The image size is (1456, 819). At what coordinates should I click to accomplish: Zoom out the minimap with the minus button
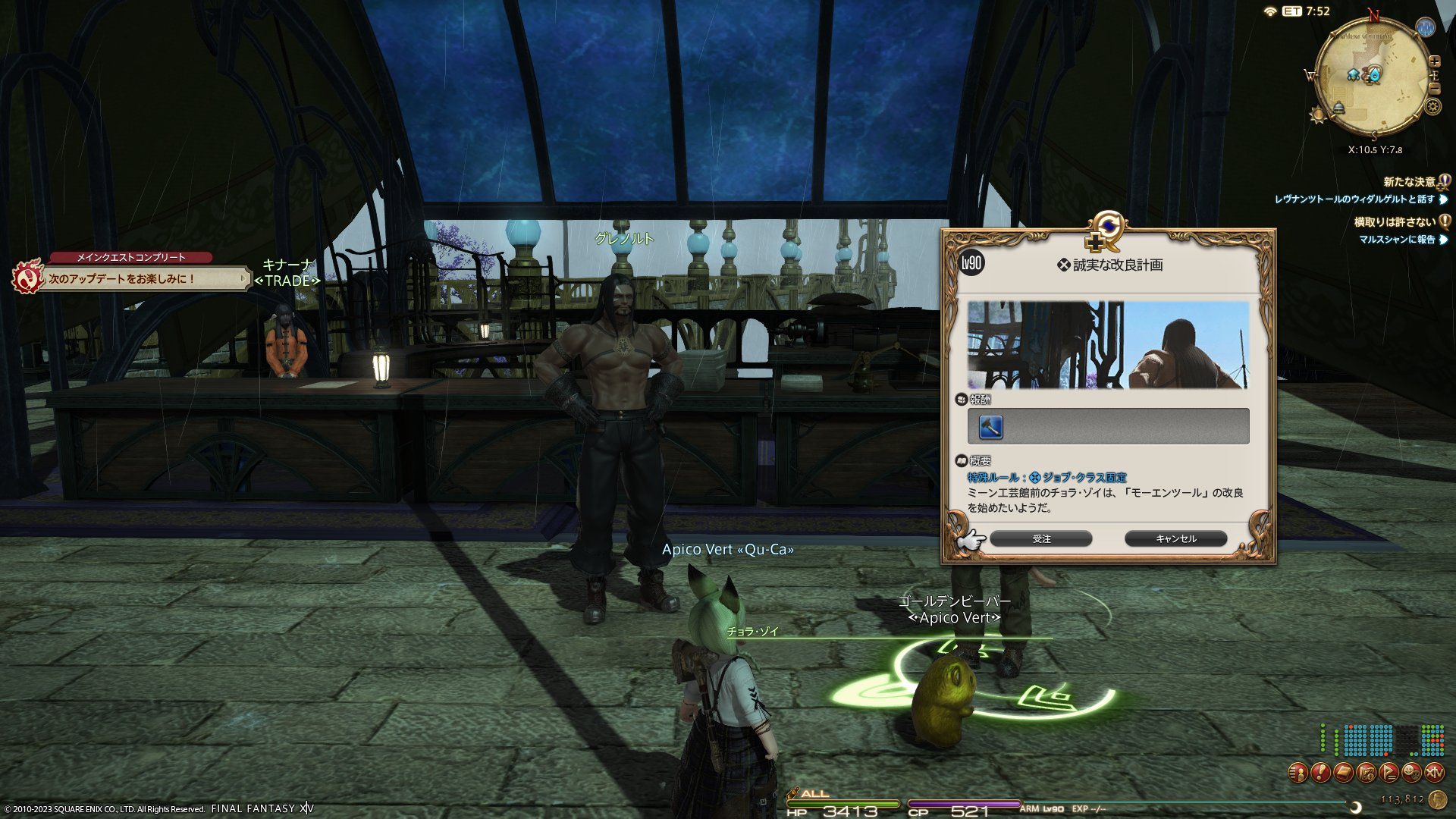[1434, 88]
